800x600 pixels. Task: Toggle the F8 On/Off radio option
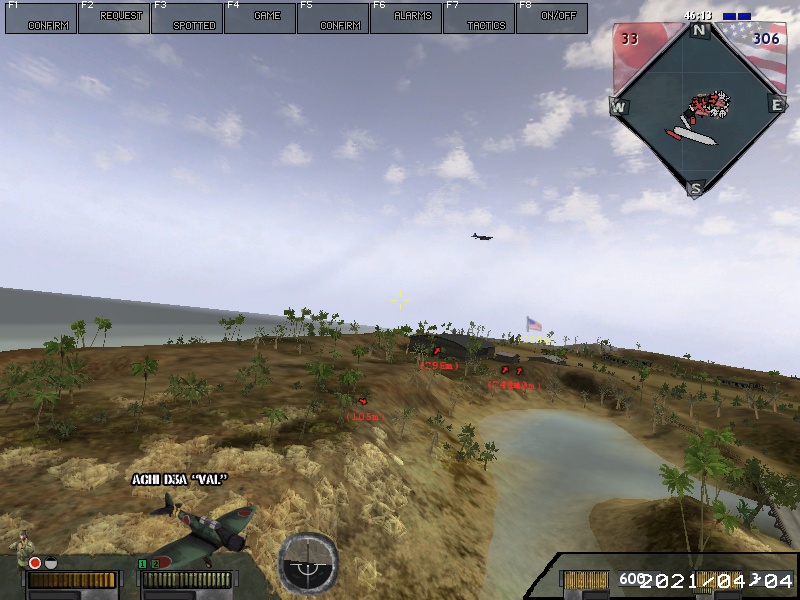point(552,18)
